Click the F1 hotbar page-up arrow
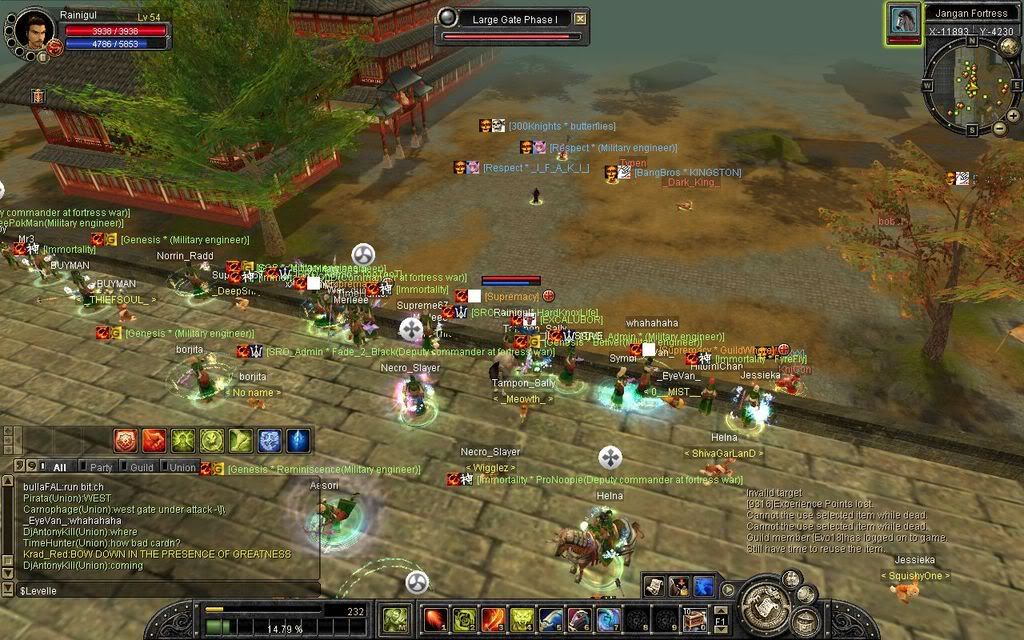1024x640 pixels. click(x=722, y=608)
